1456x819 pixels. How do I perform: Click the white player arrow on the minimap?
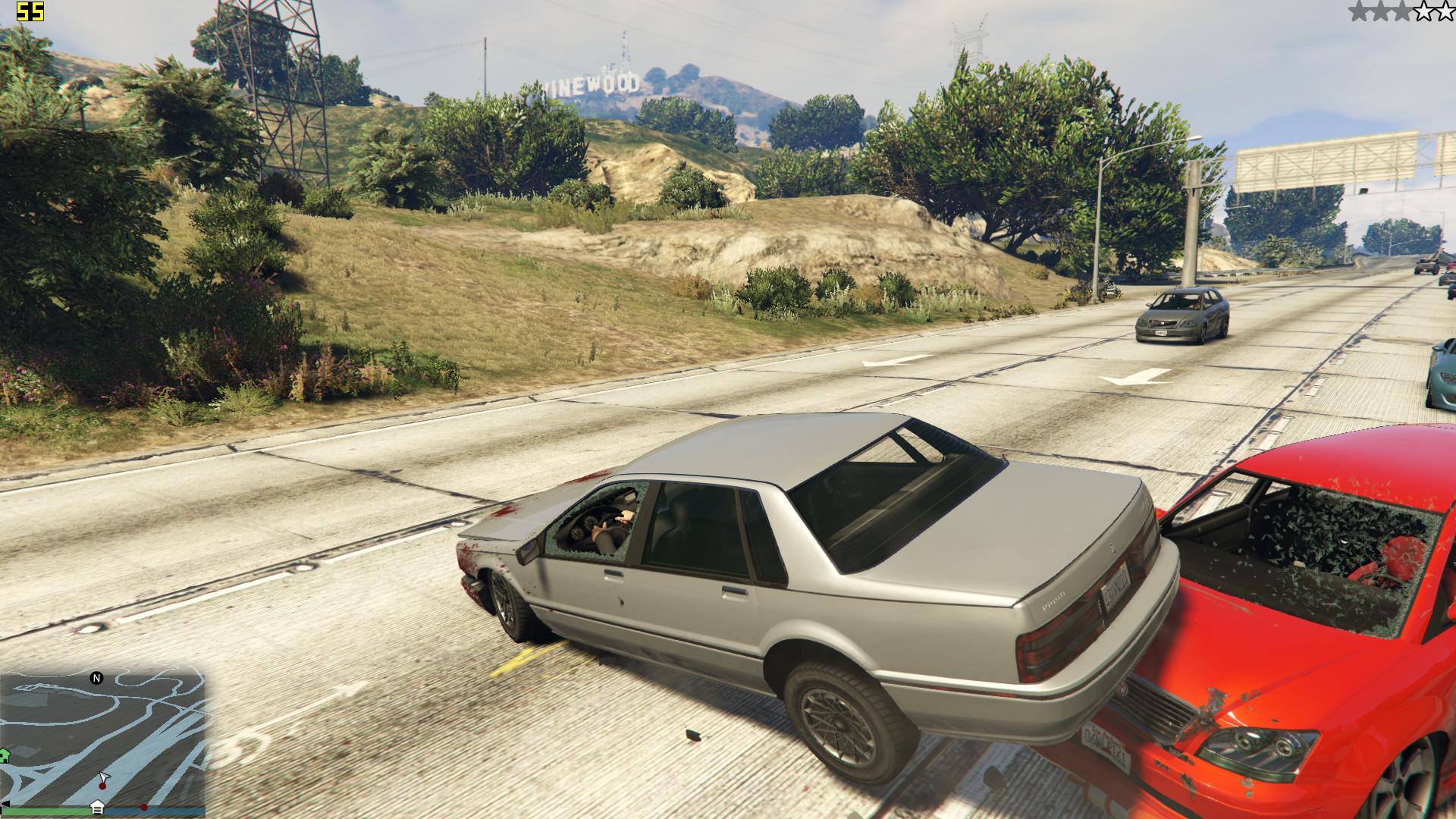(x=104, y=778)
